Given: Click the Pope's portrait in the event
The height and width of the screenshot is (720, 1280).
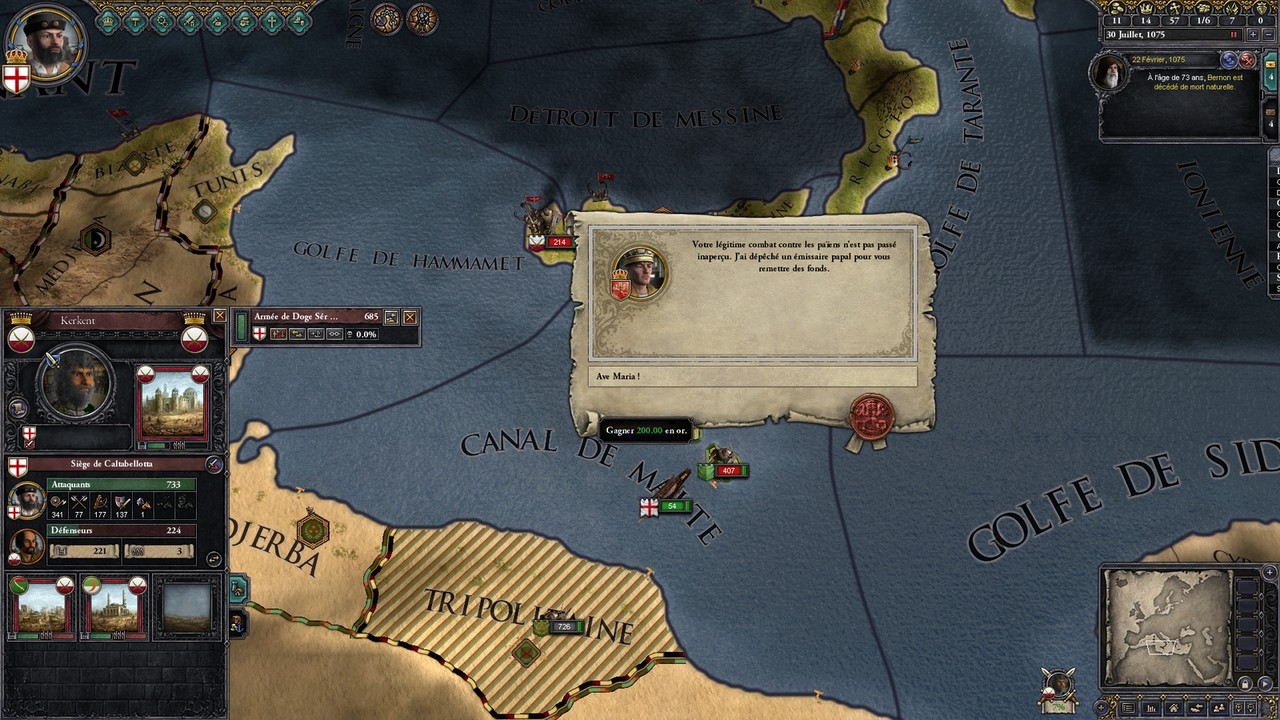Looking at the screenshot, I should pos(640,273).
